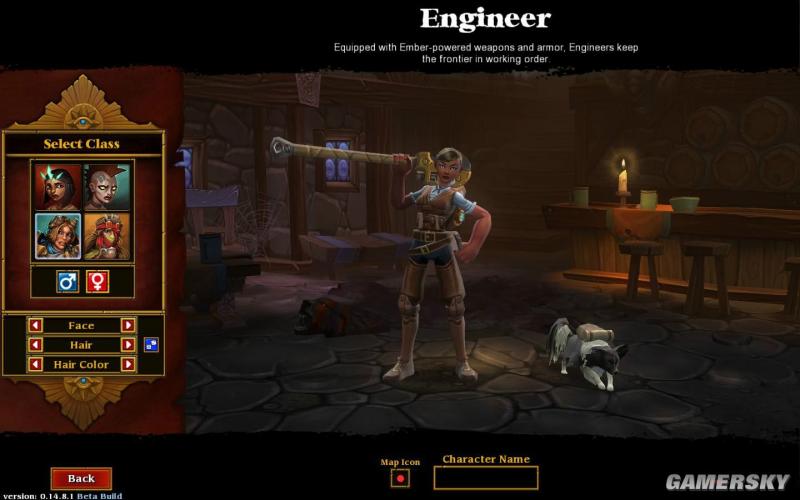800x500 pixels.
Task: Focus the Character Name text field
Action: pyautogui.click(x=486, y=478)
